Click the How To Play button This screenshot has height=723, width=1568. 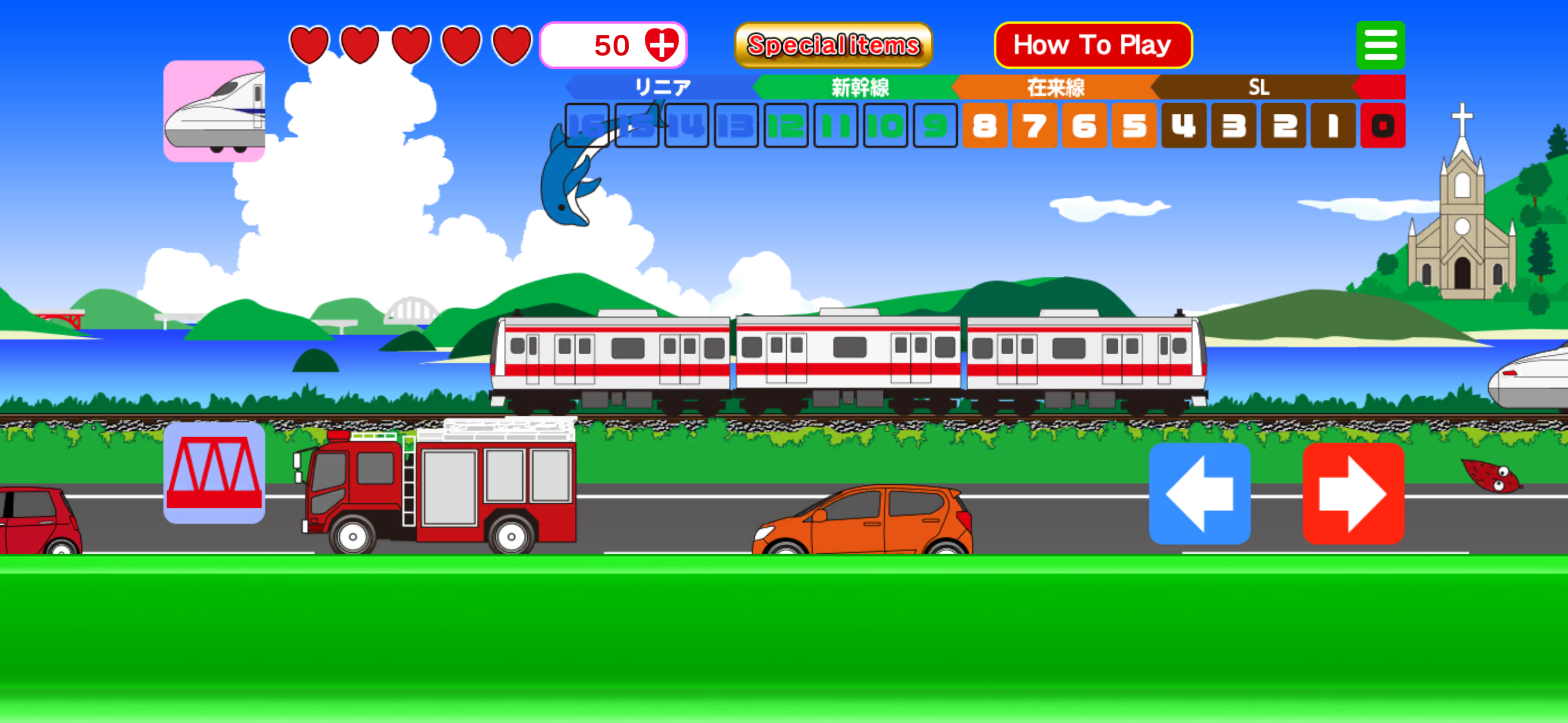point(1092,44)
